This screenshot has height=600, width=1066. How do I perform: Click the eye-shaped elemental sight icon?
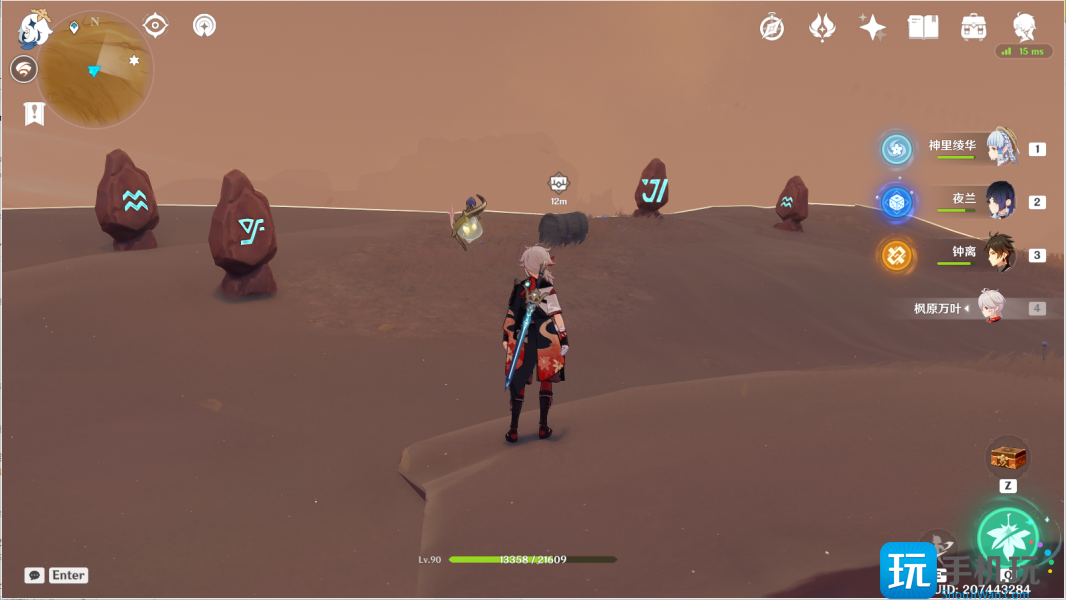155,25
